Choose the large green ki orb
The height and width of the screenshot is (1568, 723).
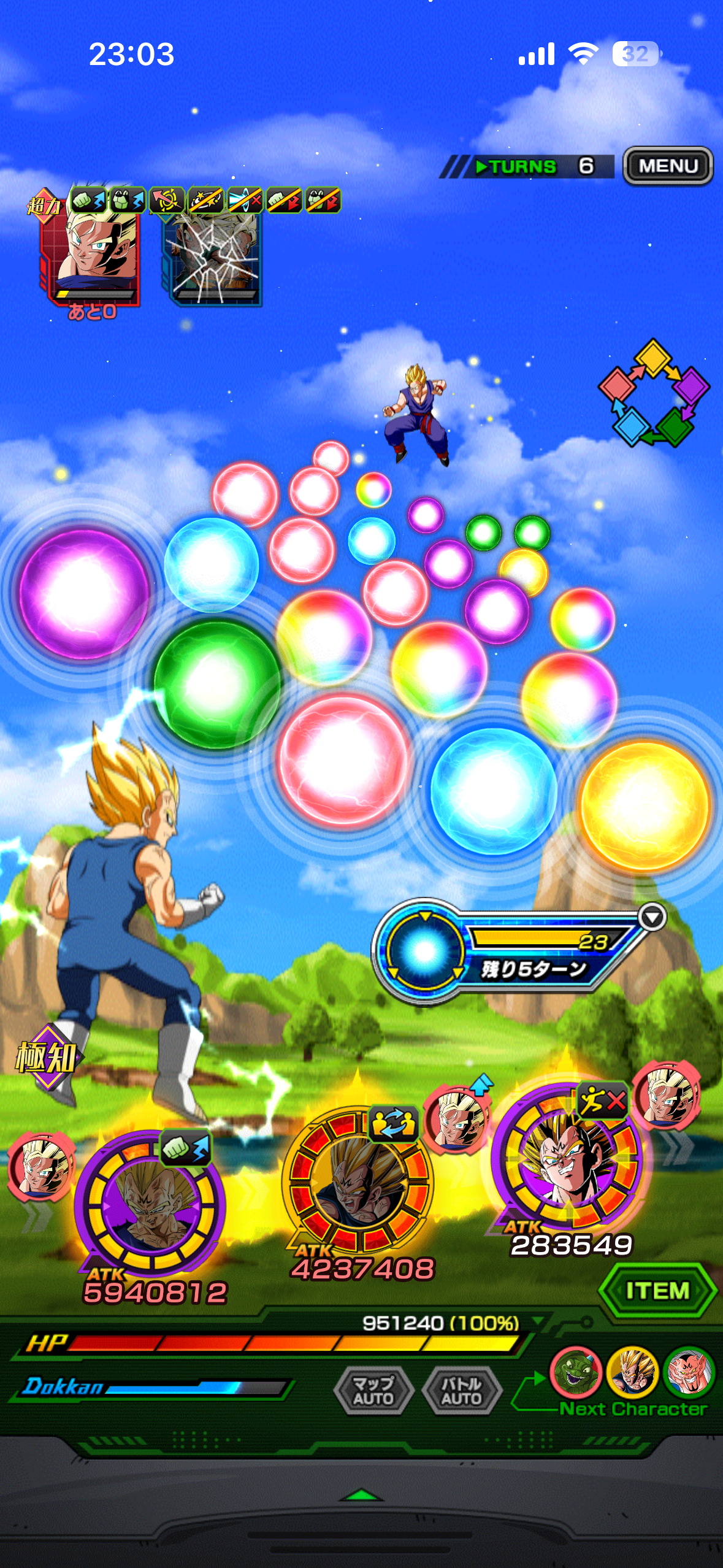[216, 683]
